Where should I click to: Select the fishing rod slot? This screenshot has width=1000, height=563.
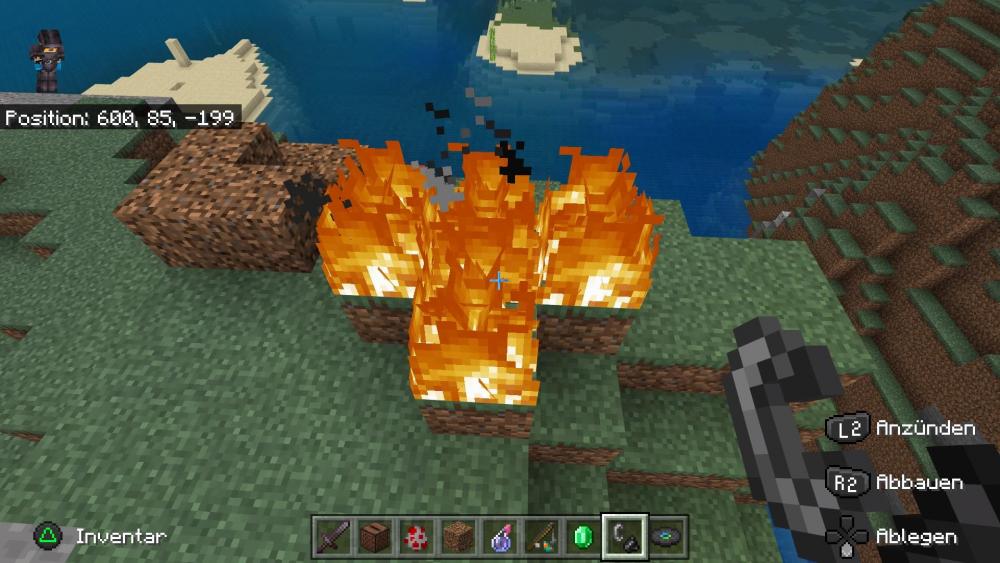(x=541, y=536)
